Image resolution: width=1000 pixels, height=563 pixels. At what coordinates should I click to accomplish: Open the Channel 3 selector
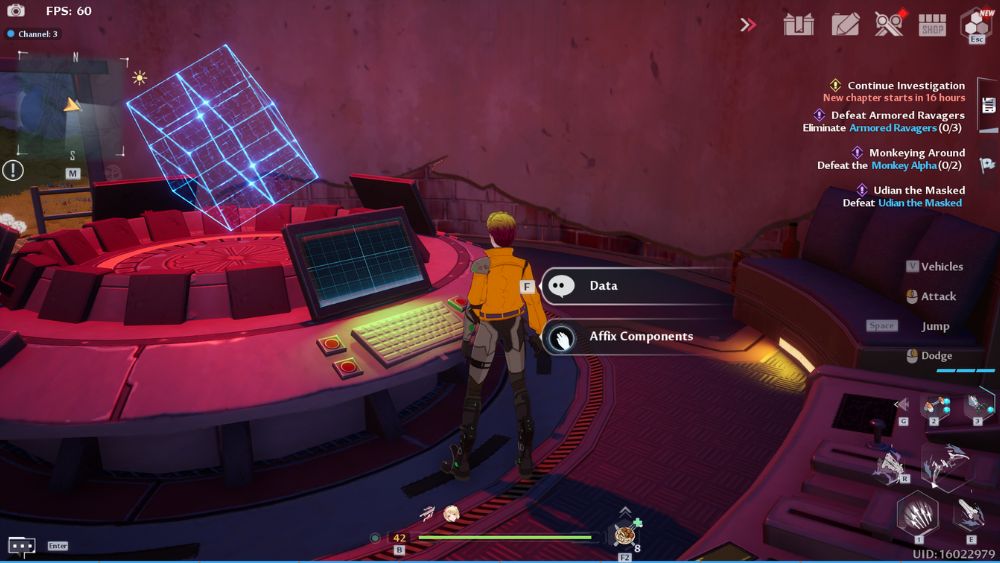pos(33,34)
